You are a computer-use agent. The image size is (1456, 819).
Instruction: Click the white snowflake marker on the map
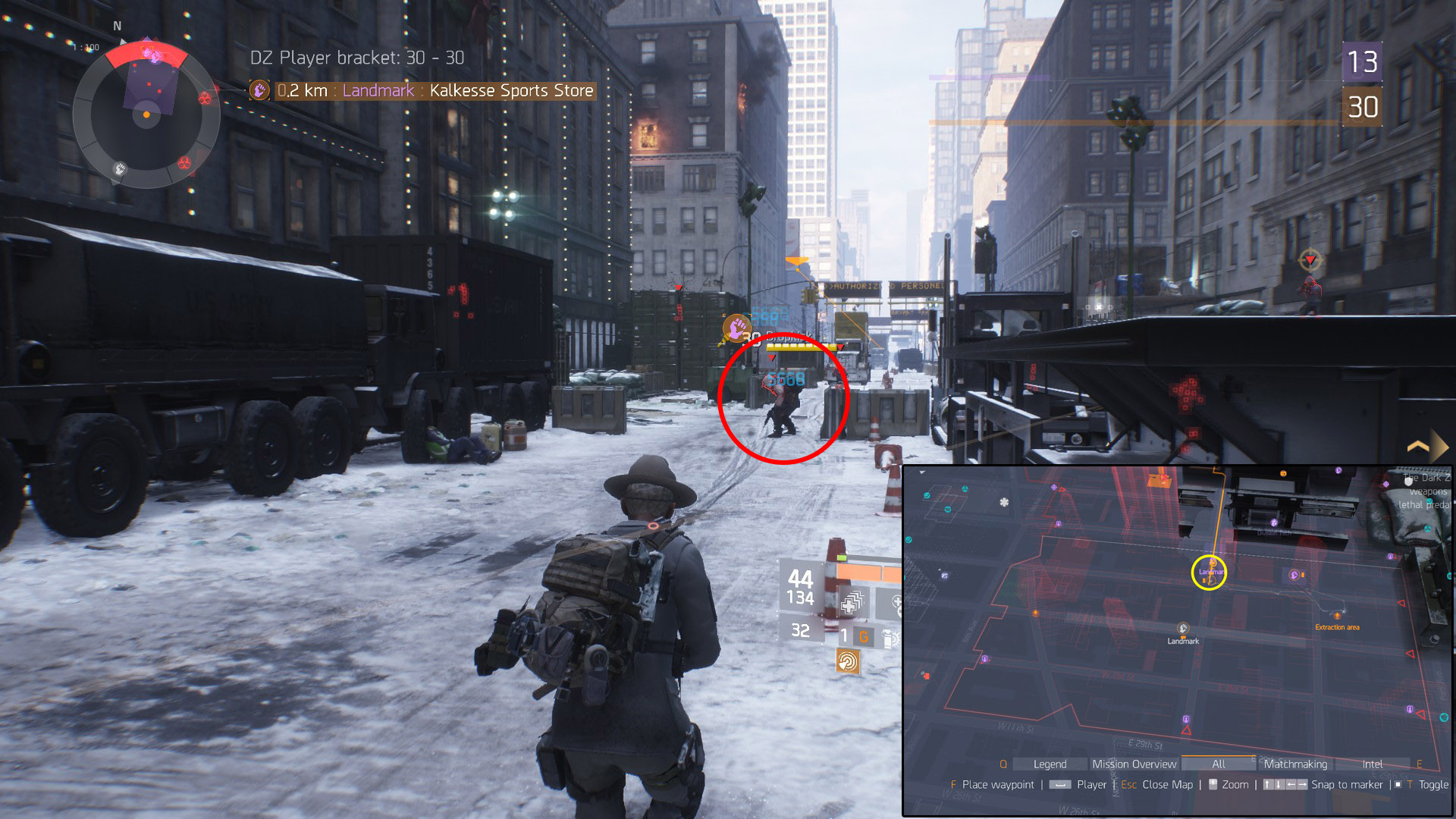(1004, 502)
